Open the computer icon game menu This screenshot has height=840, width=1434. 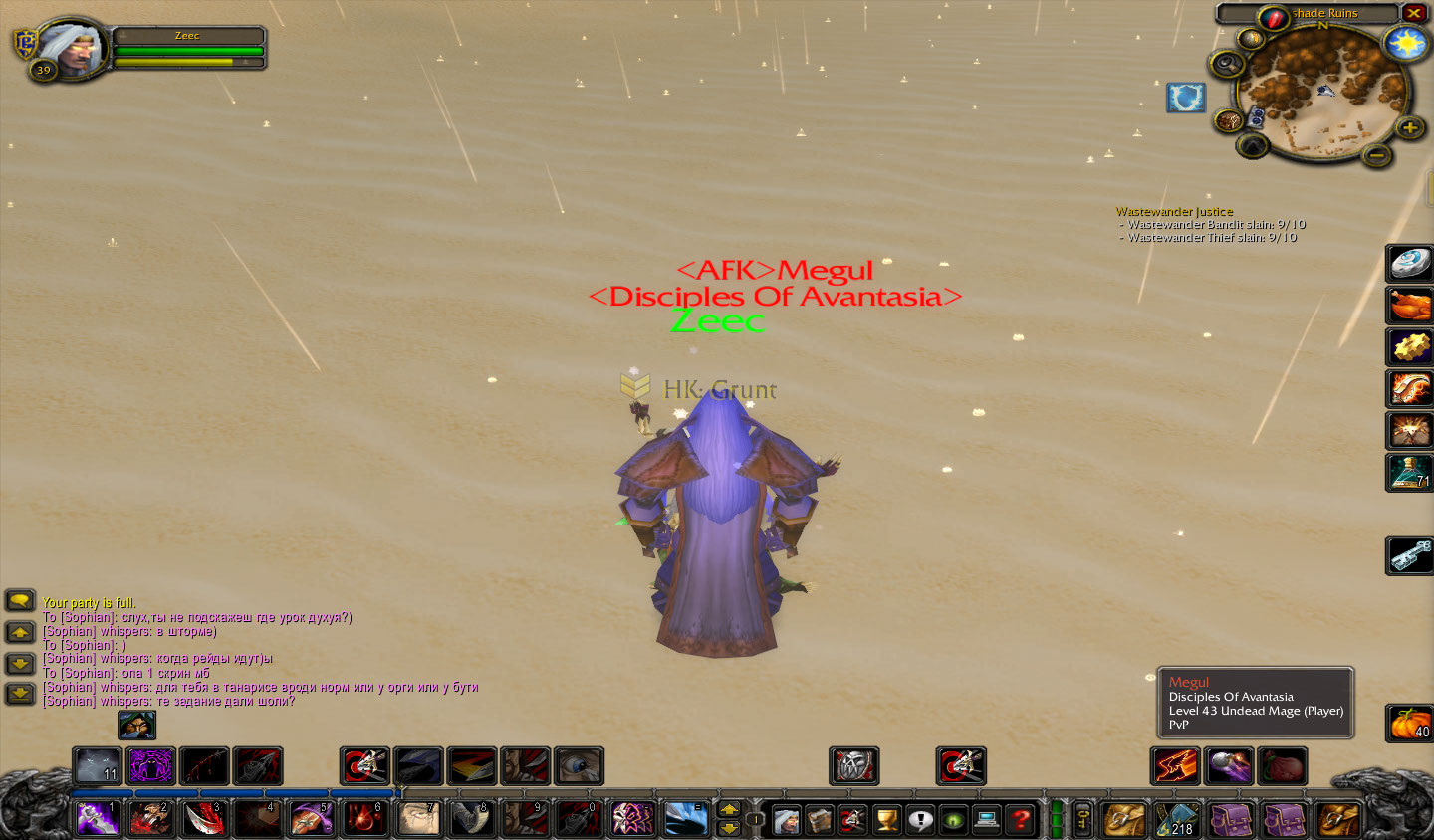pos(987,820)
